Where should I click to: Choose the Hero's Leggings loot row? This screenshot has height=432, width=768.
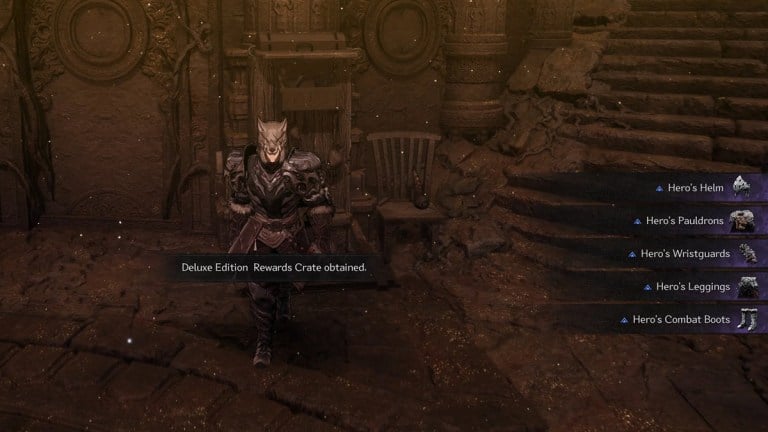point(691,287)
